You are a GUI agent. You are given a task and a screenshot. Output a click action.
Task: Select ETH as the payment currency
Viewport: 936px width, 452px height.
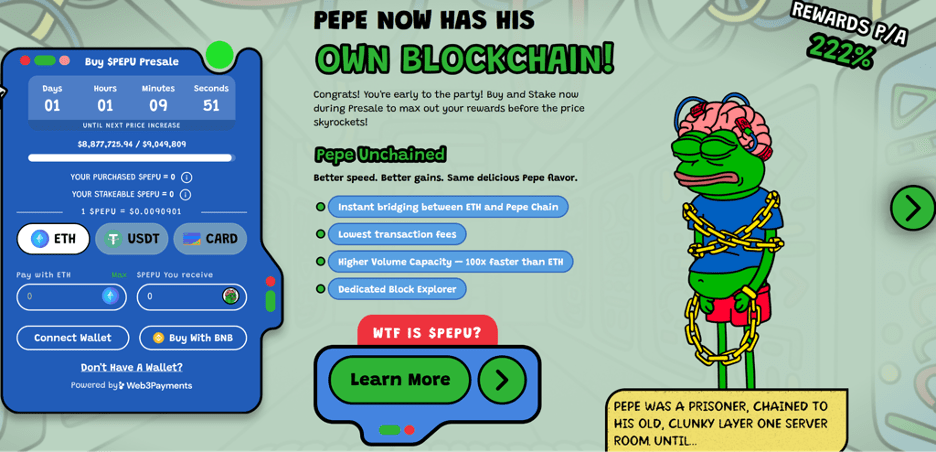point(53,239)
